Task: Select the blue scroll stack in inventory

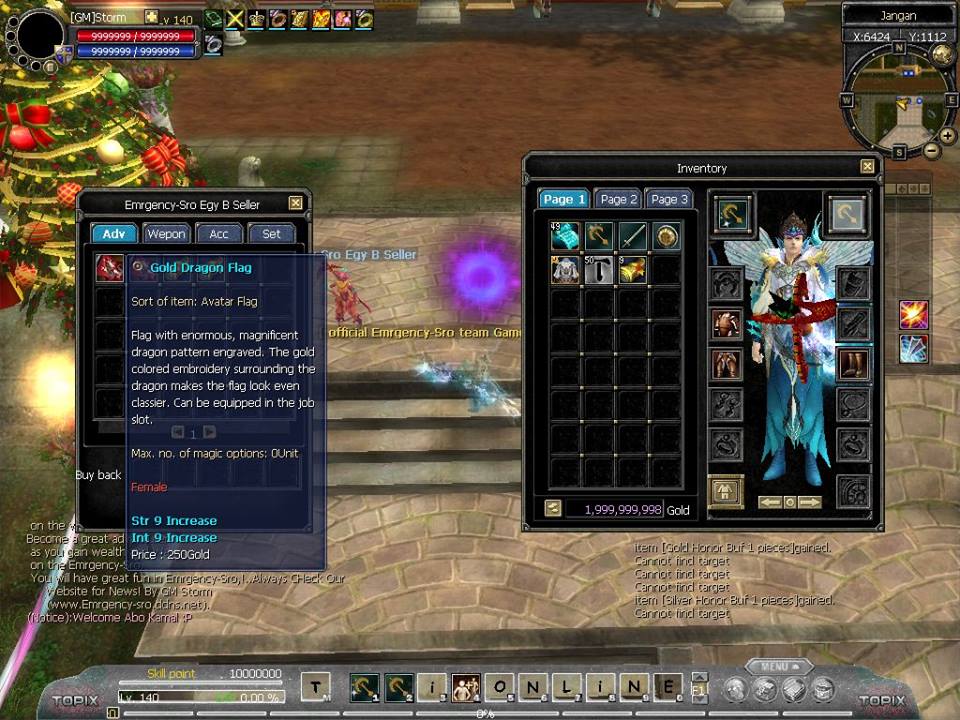Action: pyautogui.click(x=565, y=237)
